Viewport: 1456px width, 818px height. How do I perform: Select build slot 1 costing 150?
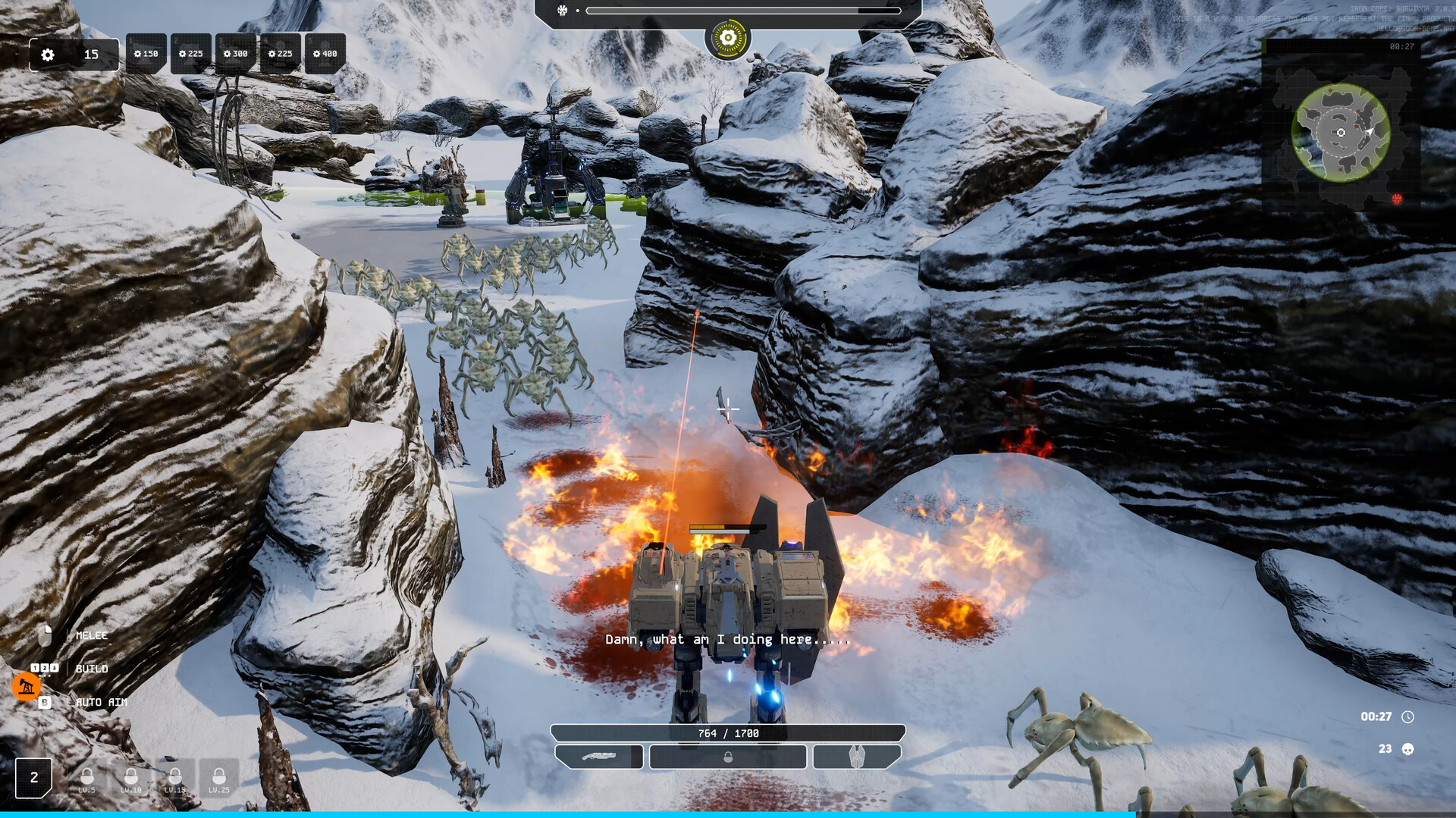point(146,54)
